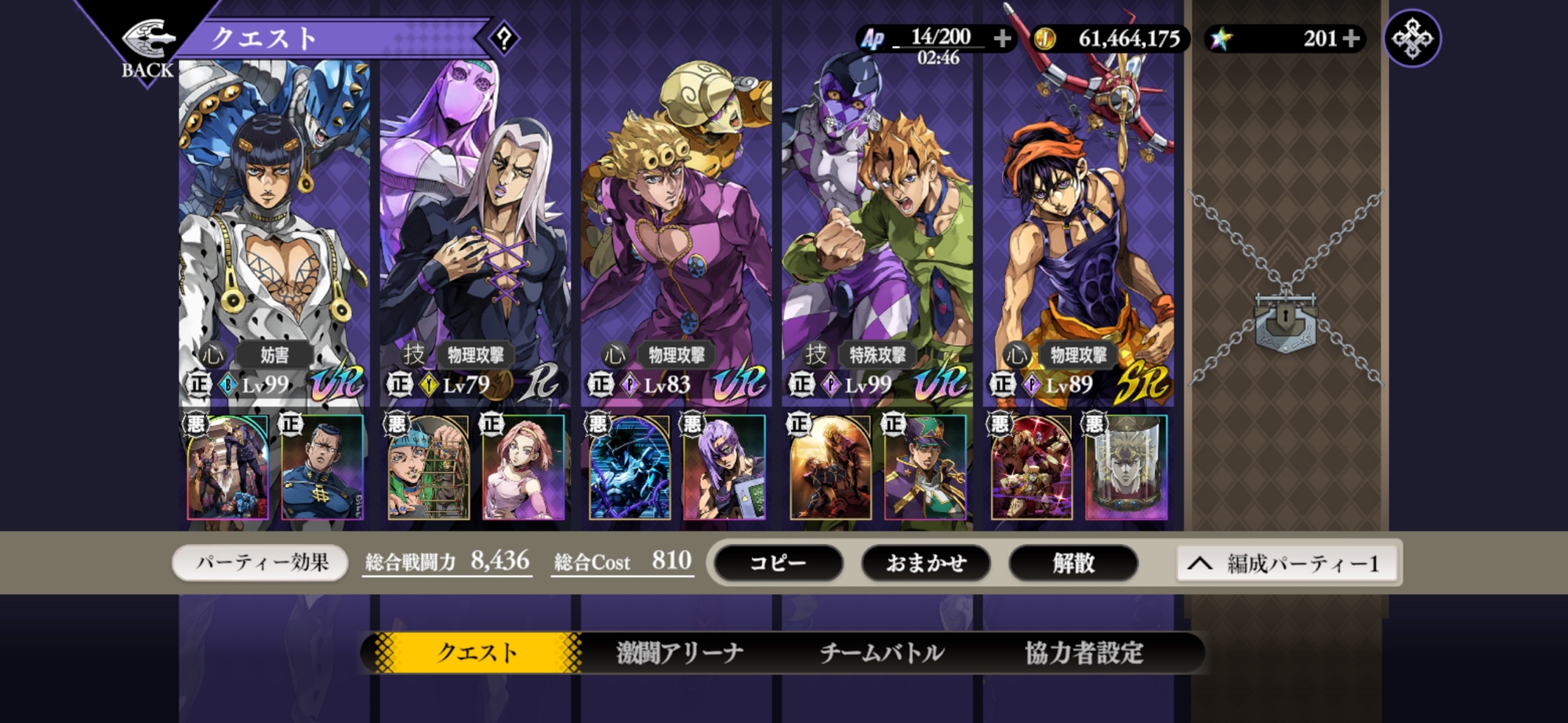Screen dimensions: 1568x723
Task: Select the Lv99 Fugo character card
Action: pyautogui.click(x=877, y=235)
